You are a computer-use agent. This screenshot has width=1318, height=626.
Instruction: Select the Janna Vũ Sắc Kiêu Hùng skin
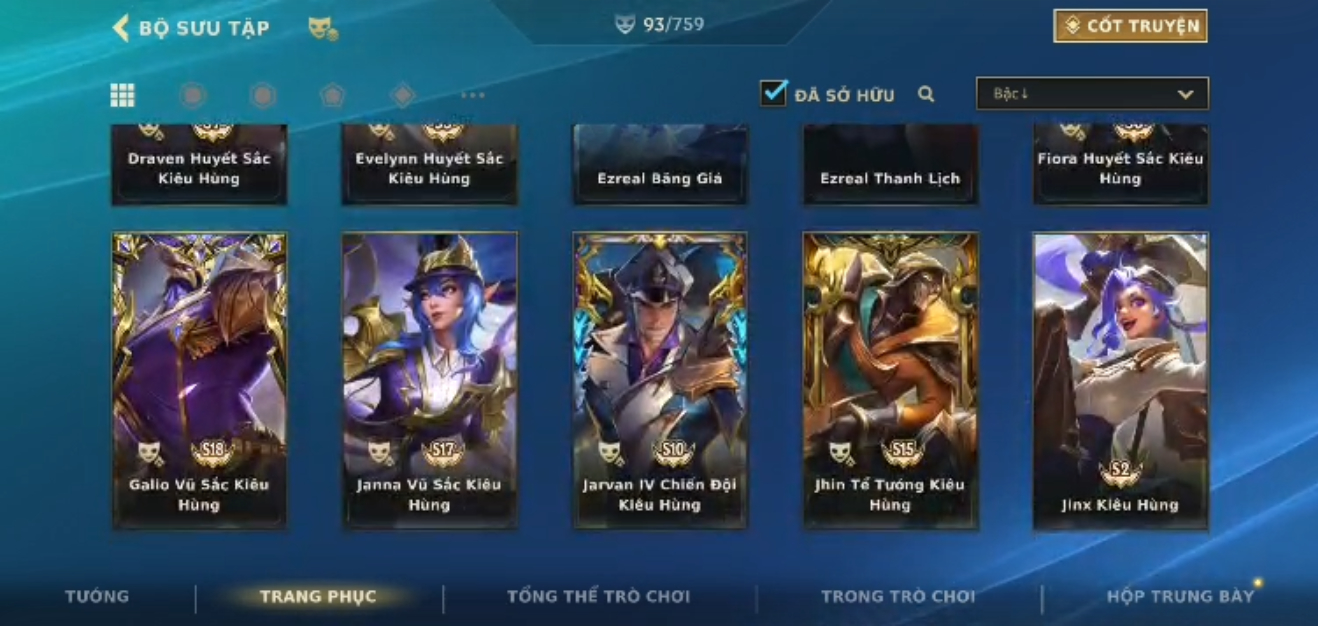pos(429,380)
